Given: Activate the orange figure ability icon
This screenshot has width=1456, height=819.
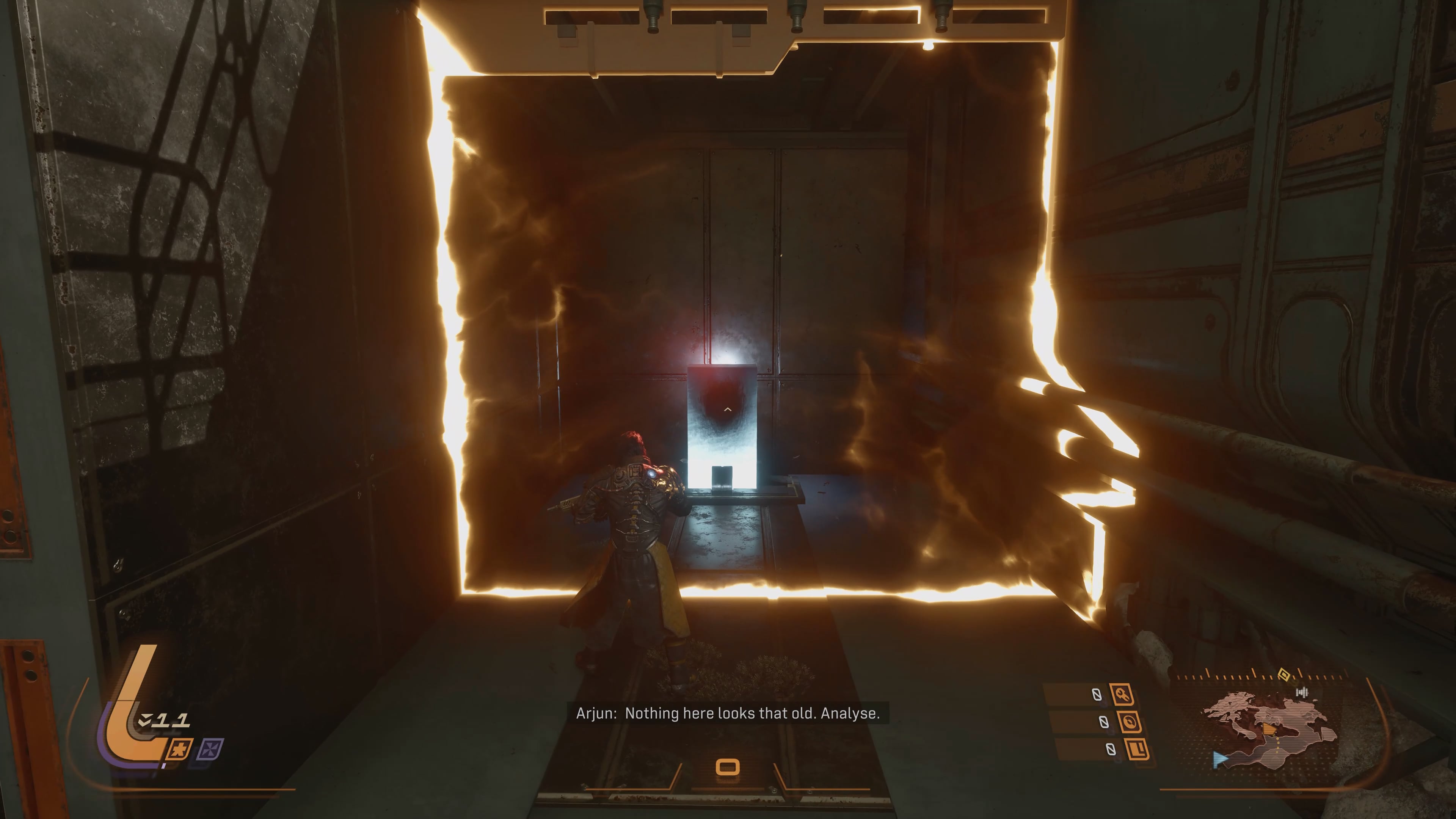Looking at the screenshot, I should pos(180,750).
